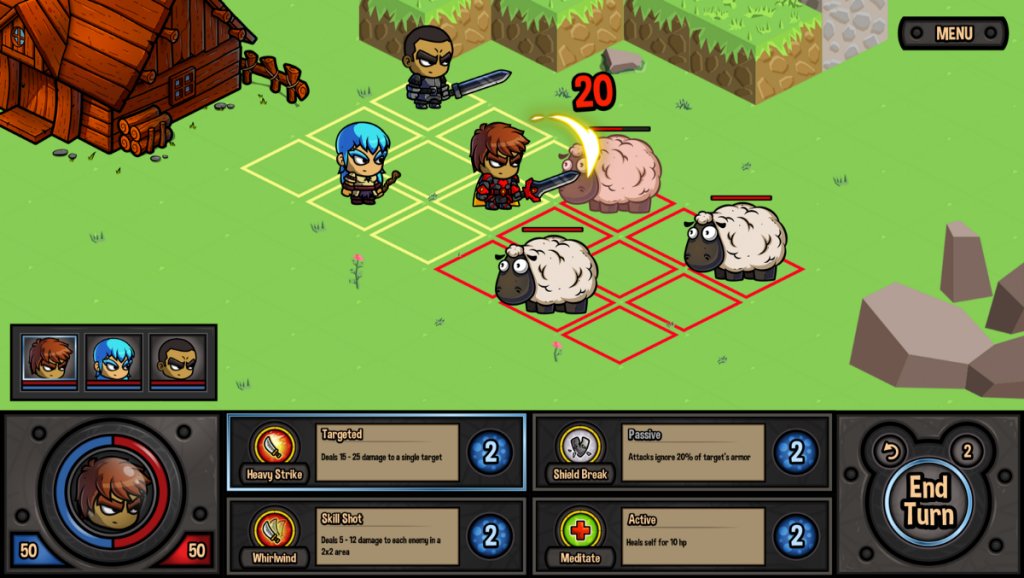
Task: End the current turn
Action: (927, 501)
